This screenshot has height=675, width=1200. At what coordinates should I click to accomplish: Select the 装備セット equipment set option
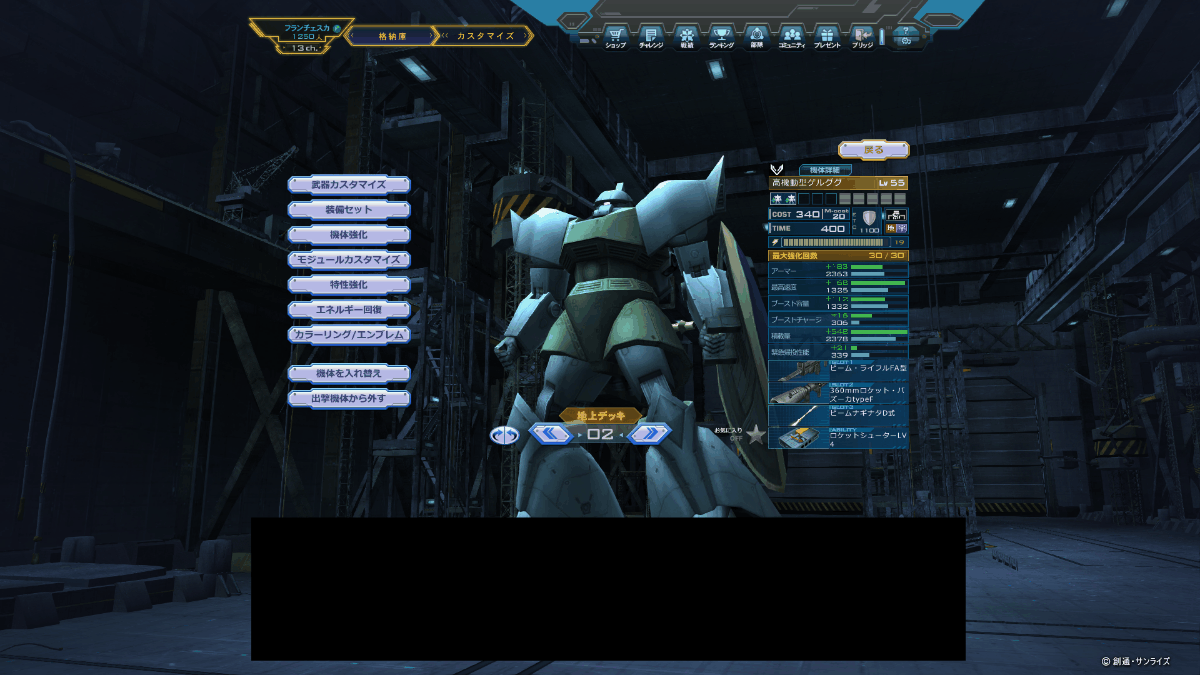(x=349, y=210)
